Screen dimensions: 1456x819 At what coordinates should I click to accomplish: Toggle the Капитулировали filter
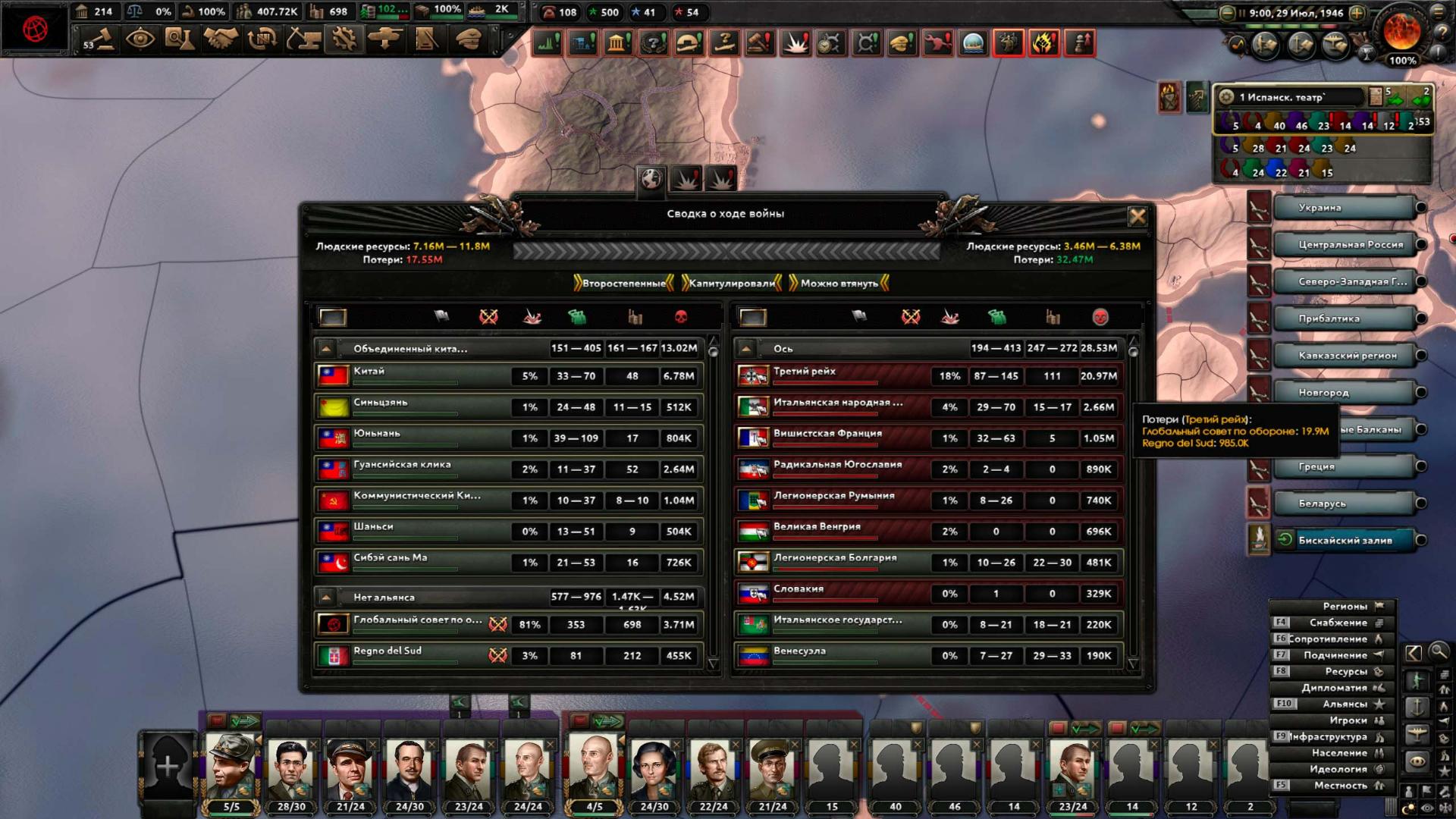click(x=731, y=284)
